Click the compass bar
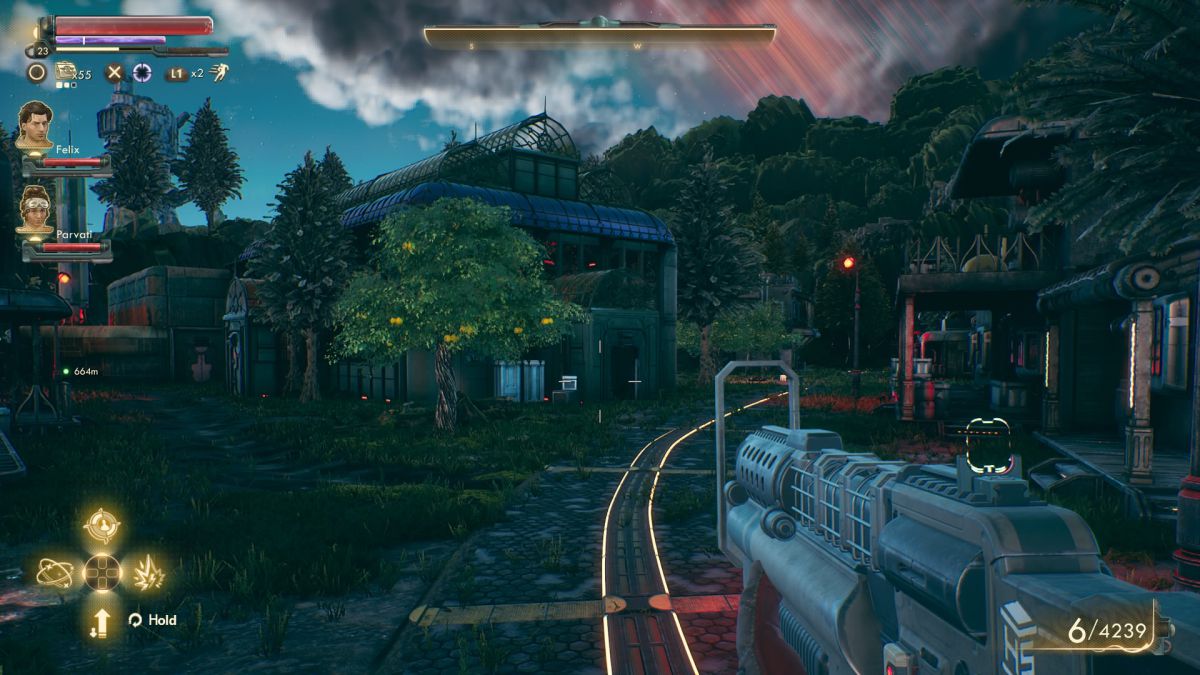The width and height of the screenshot is (1200, 675). click(x=599, y=38)
